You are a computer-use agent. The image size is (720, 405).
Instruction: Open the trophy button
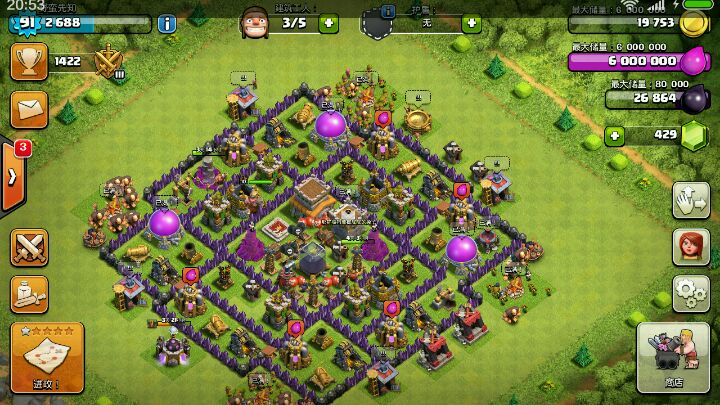point(29,62)
